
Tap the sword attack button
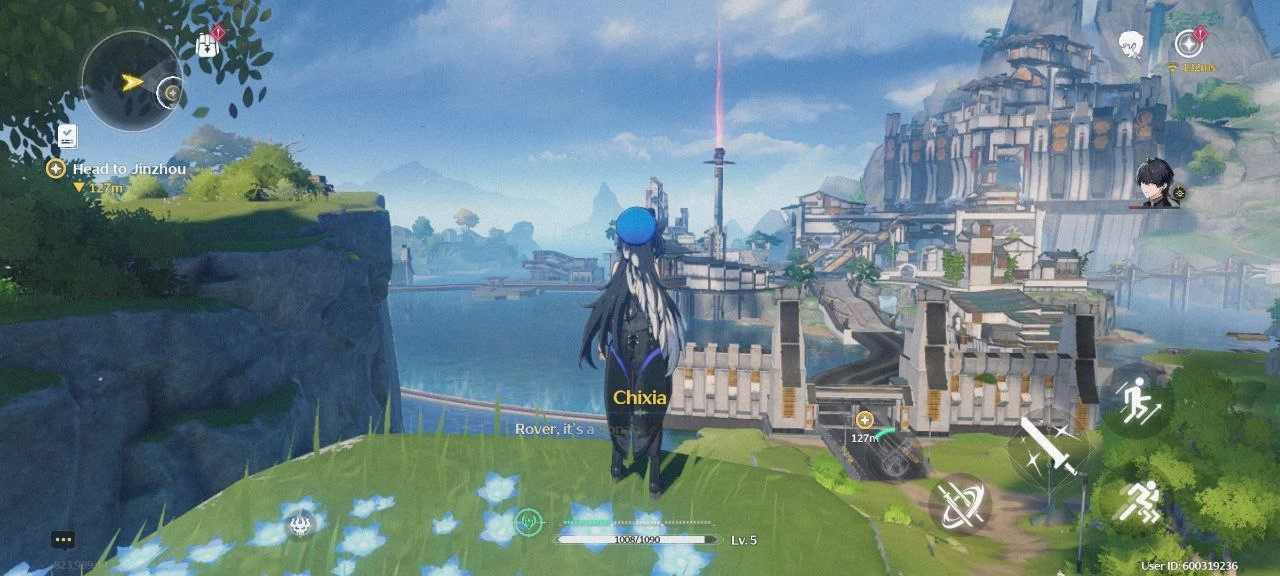1048,447
